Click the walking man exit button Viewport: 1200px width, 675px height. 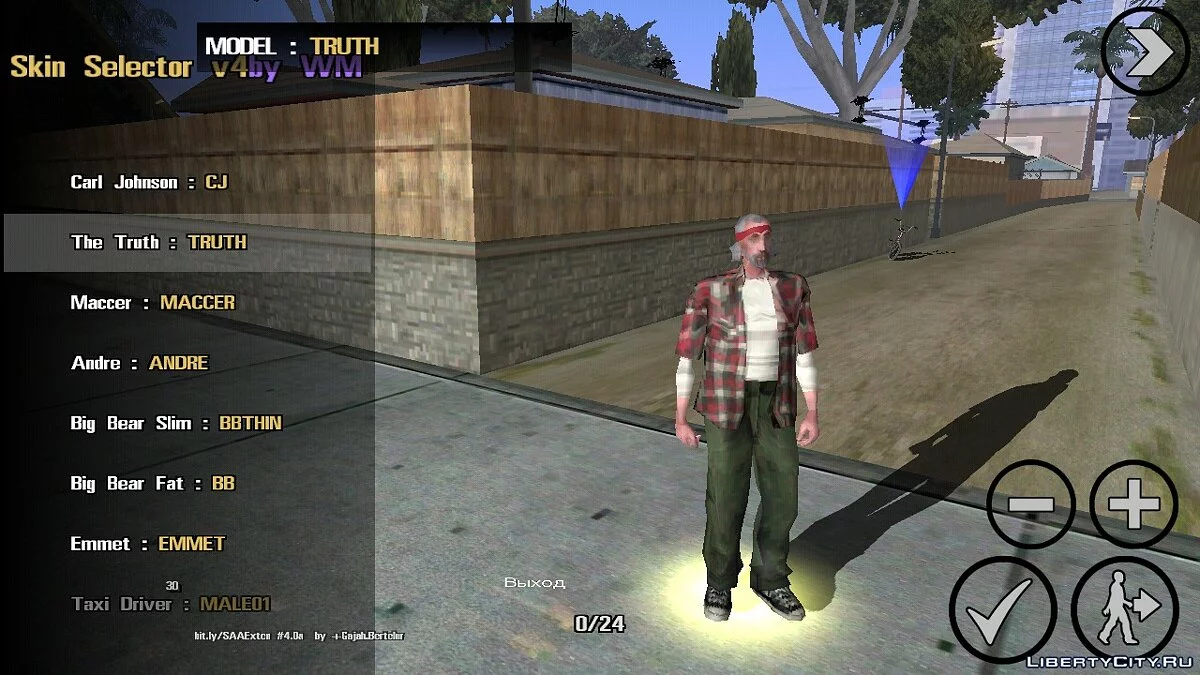(x=1125, y=609)
